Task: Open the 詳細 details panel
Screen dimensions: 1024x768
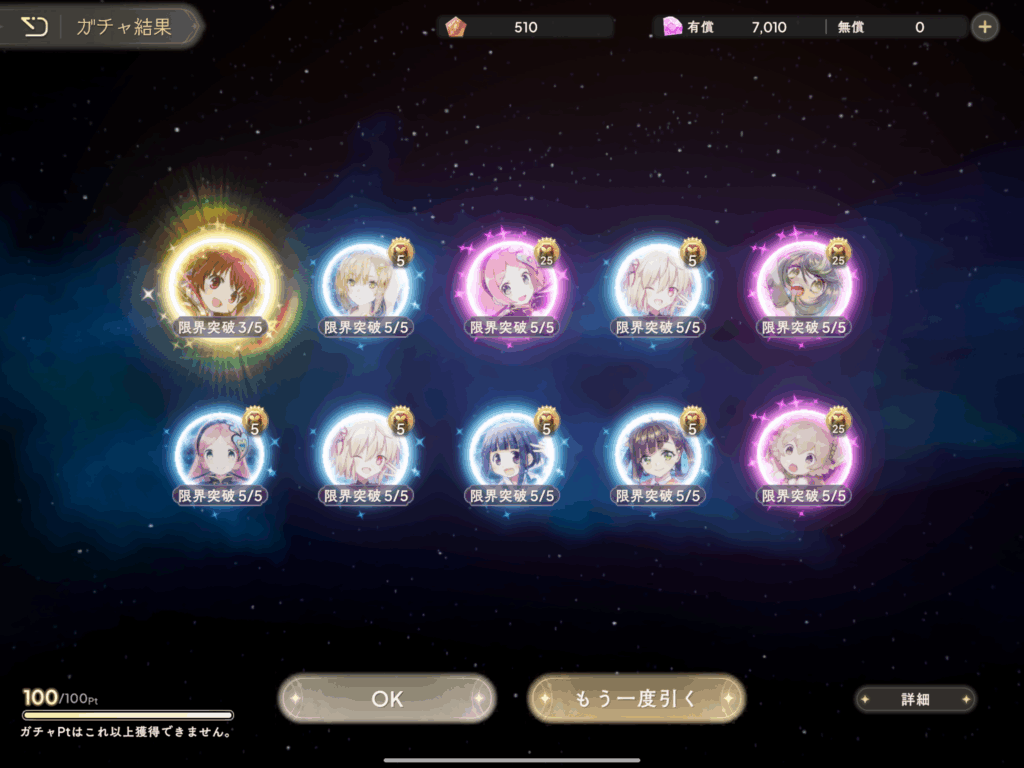Action: pyautogui.click(x=915, y=699)
